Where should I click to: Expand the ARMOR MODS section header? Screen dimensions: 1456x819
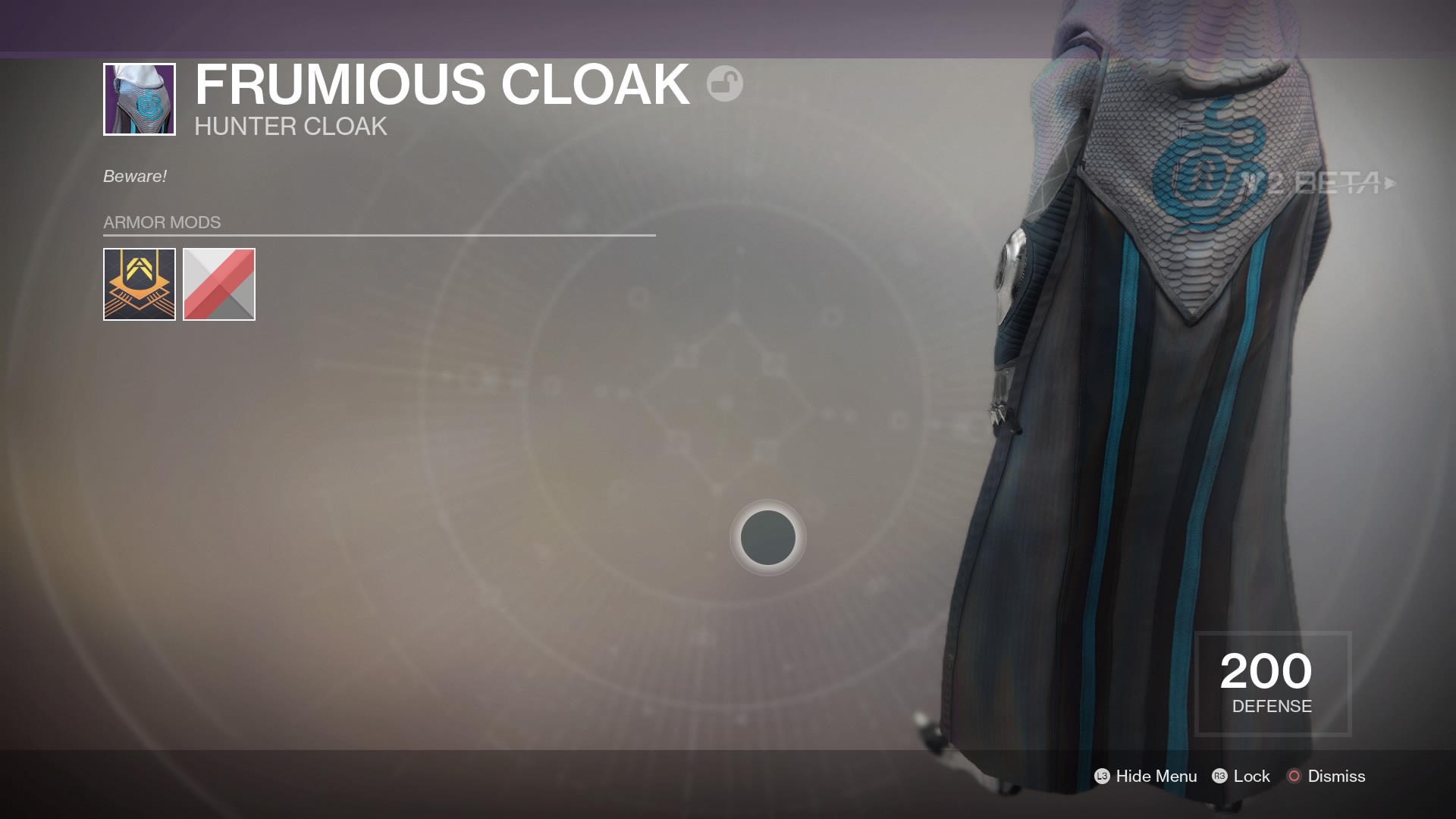click(x=162, y=222)
